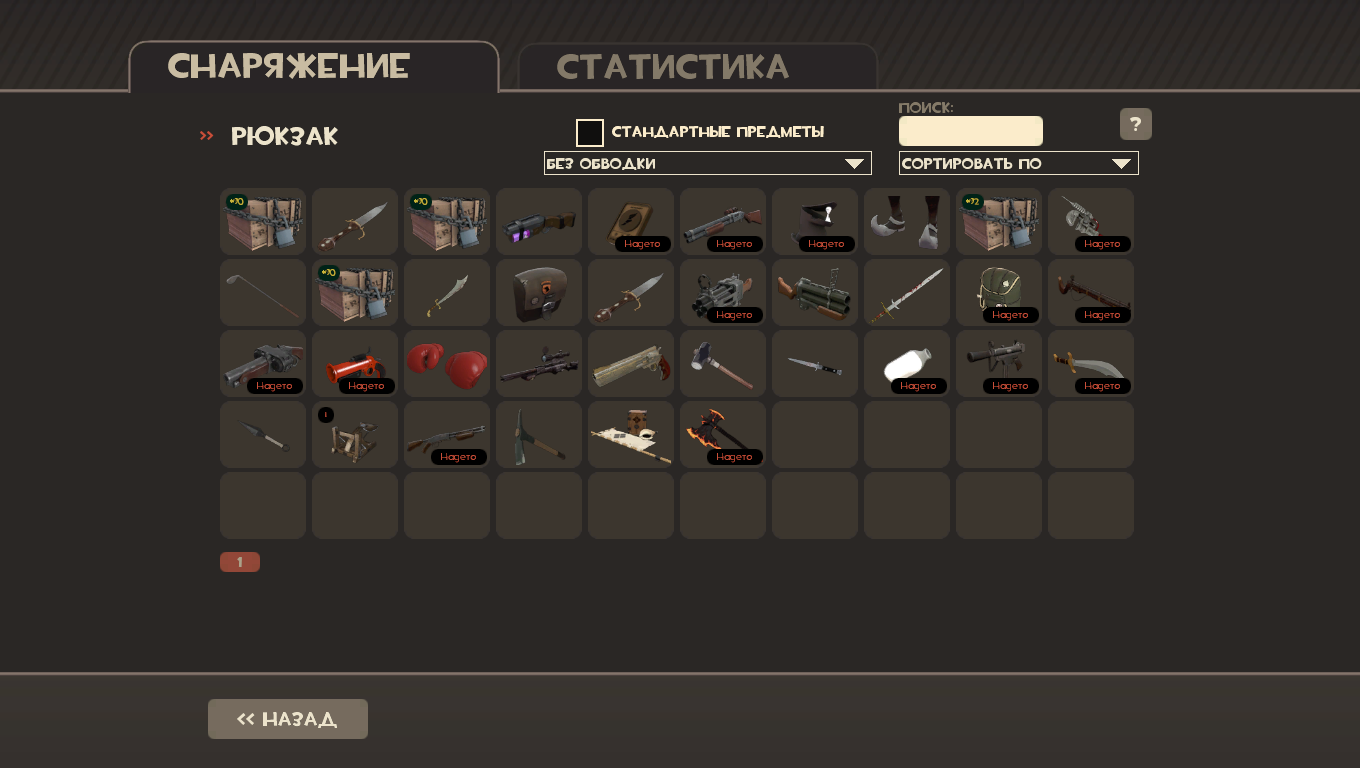Open the Без обводки dropdown
This screenshot has height=768, width=1360.
coord(707,163)
